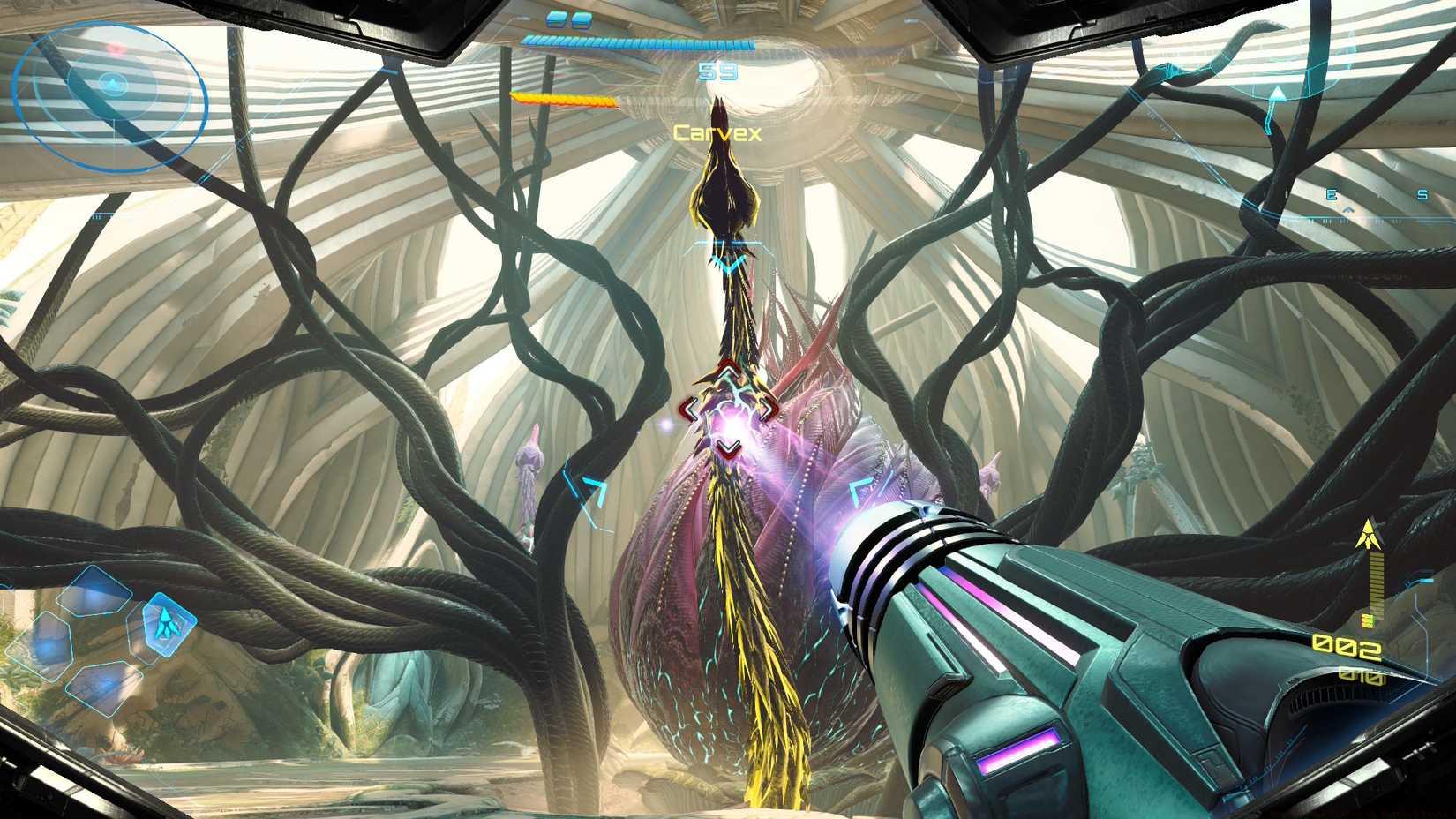Click the Carvex enemy name label
Image resolution: width=1456 pixels, height=819 pixels.
pyautogui.click(x=717, y=132)
